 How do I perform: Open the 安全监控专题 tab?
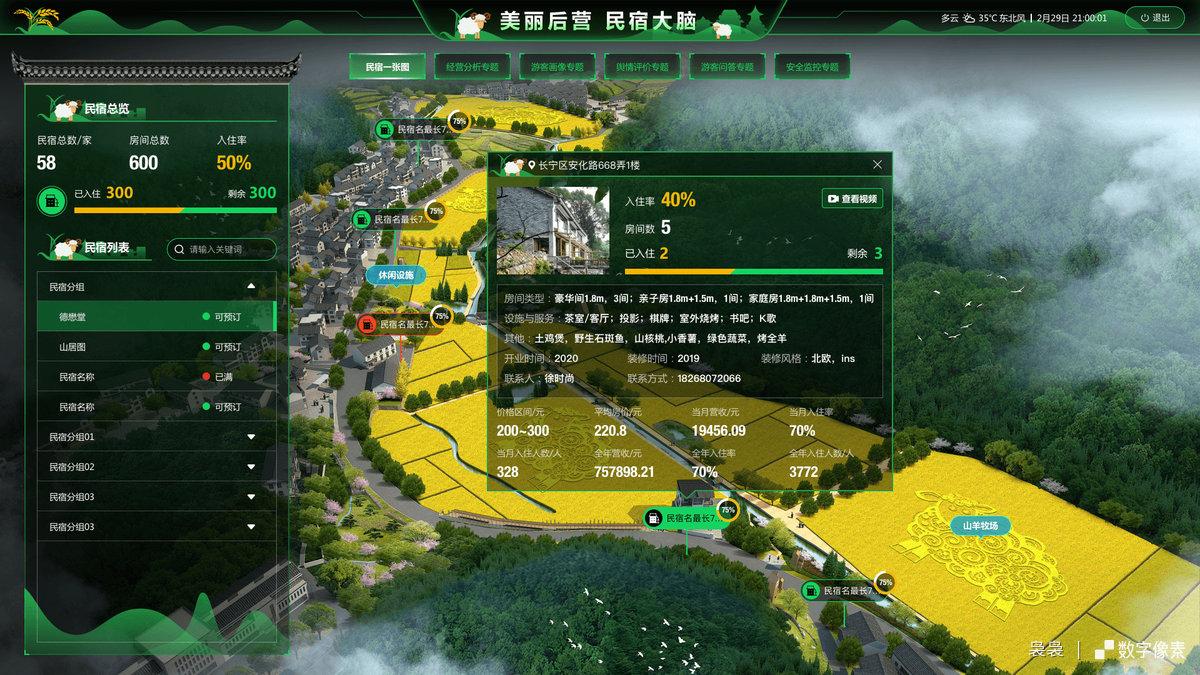[x=812, y=67]
